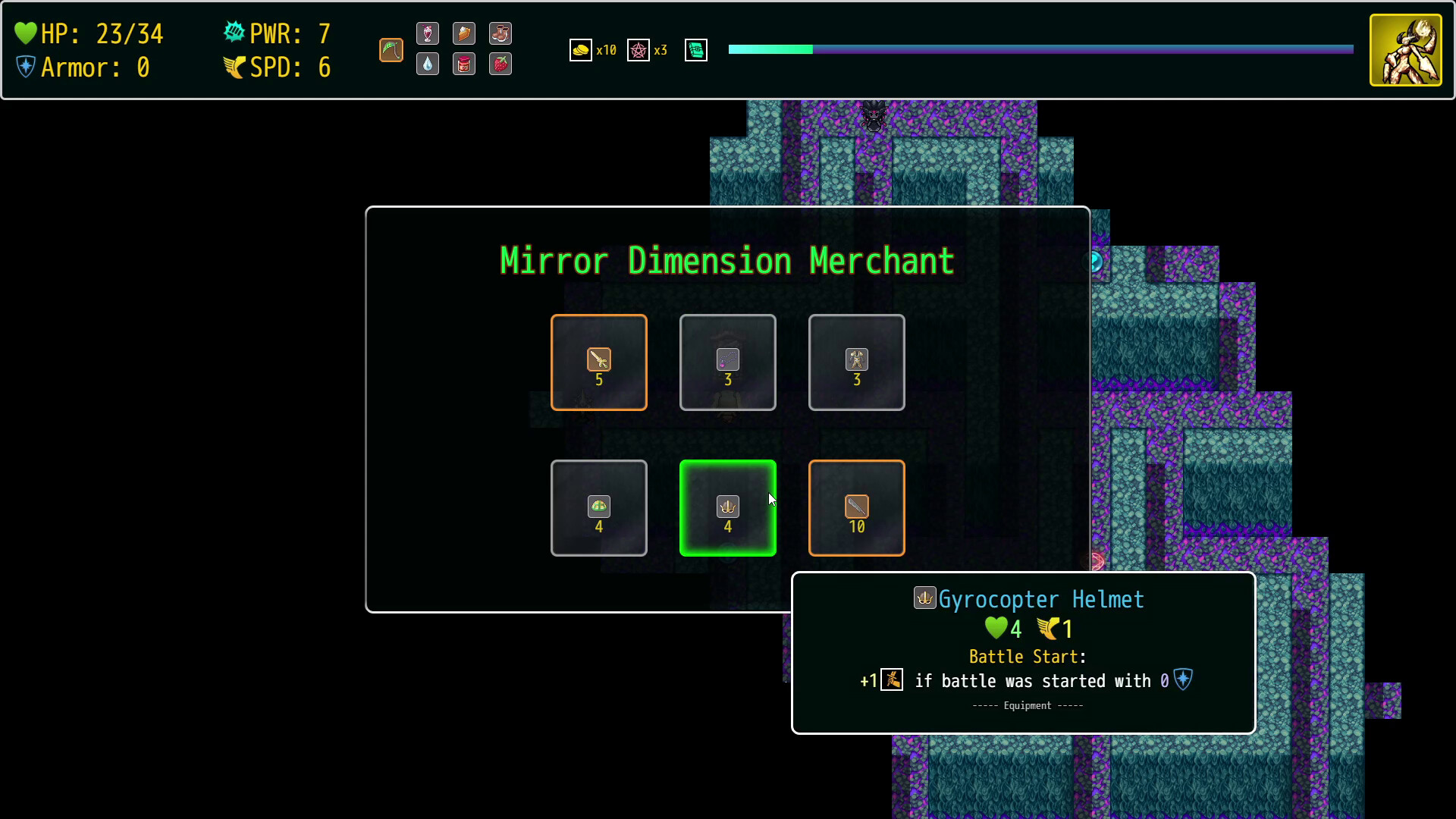Purchase the Gyrocopter Helmet

point(727,508)
